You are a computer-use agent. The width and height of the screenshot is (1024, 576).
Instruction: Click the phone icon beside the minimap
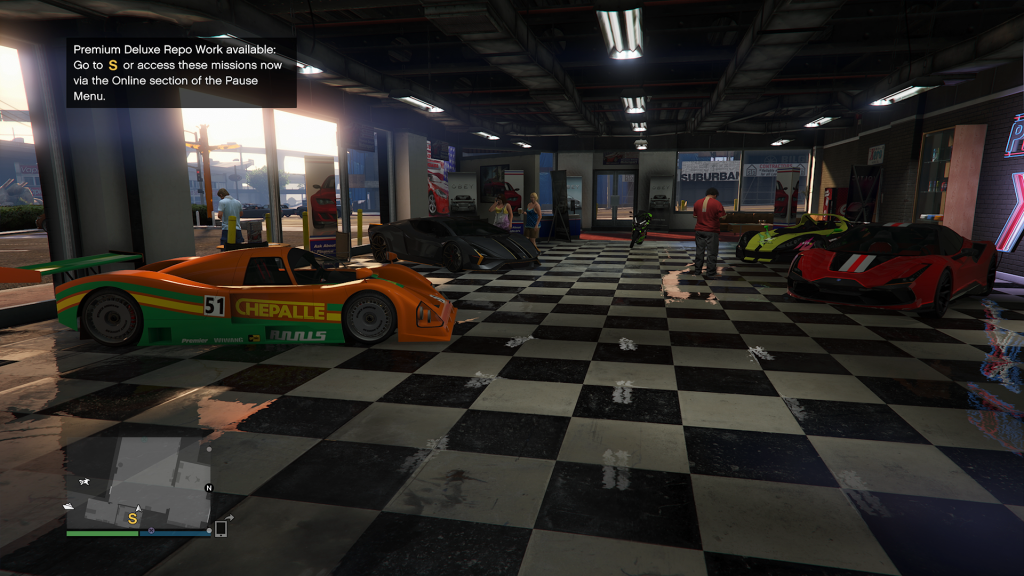click(221, 529)
